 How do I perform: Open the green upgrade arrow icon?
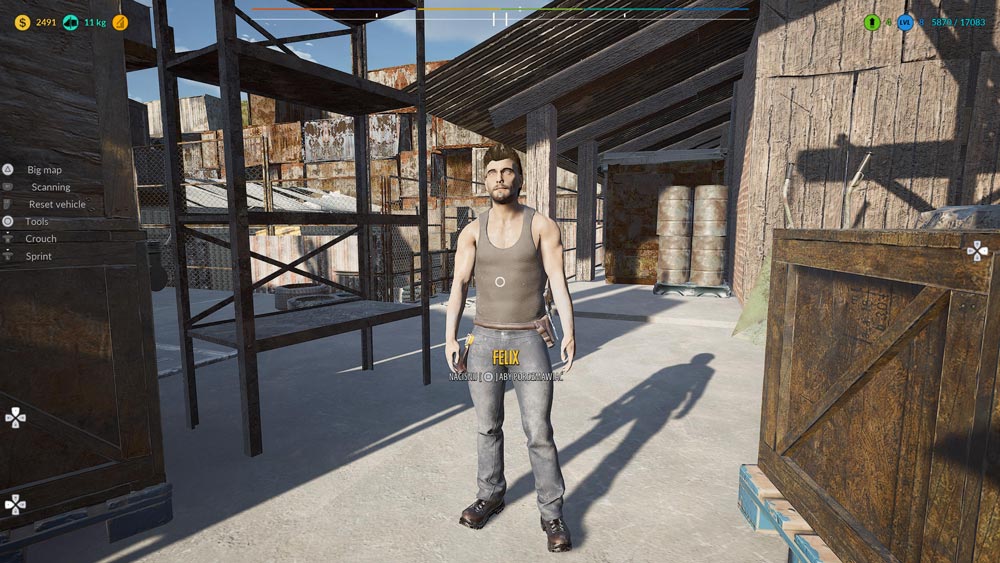coord(872,22)
